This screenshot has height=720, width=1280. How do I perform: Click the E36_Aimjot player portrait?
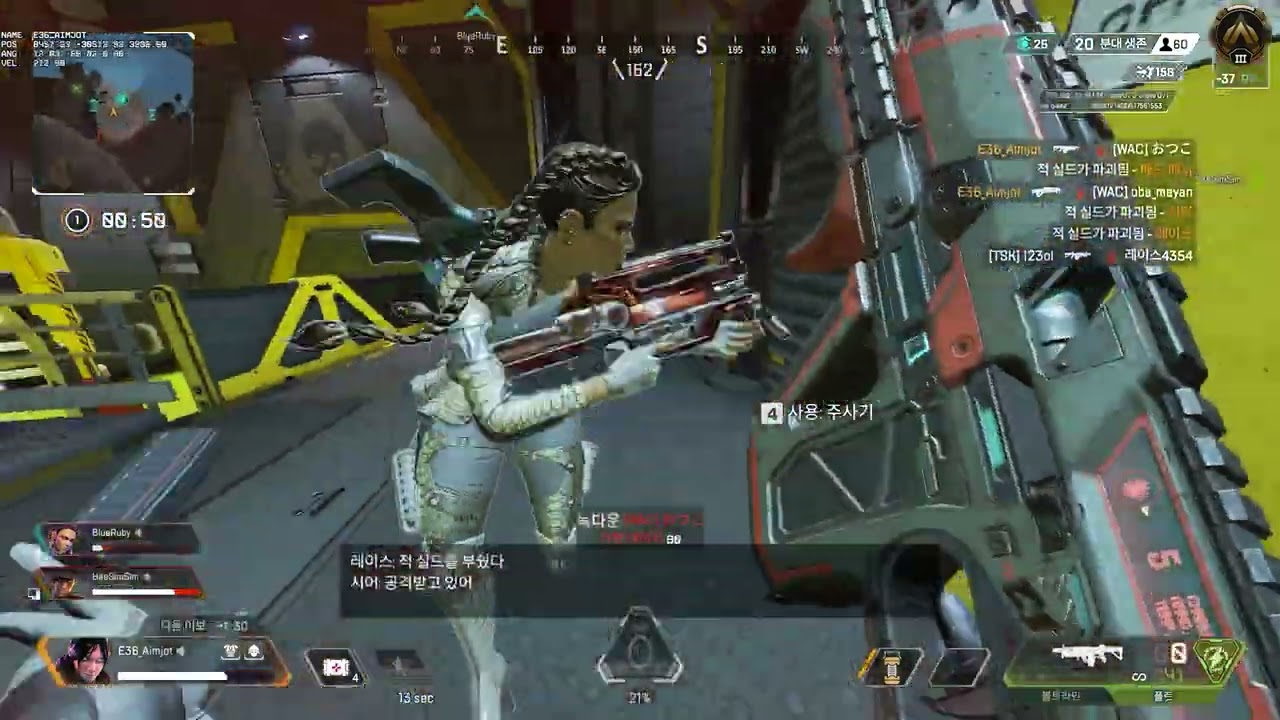pos(86,660)
